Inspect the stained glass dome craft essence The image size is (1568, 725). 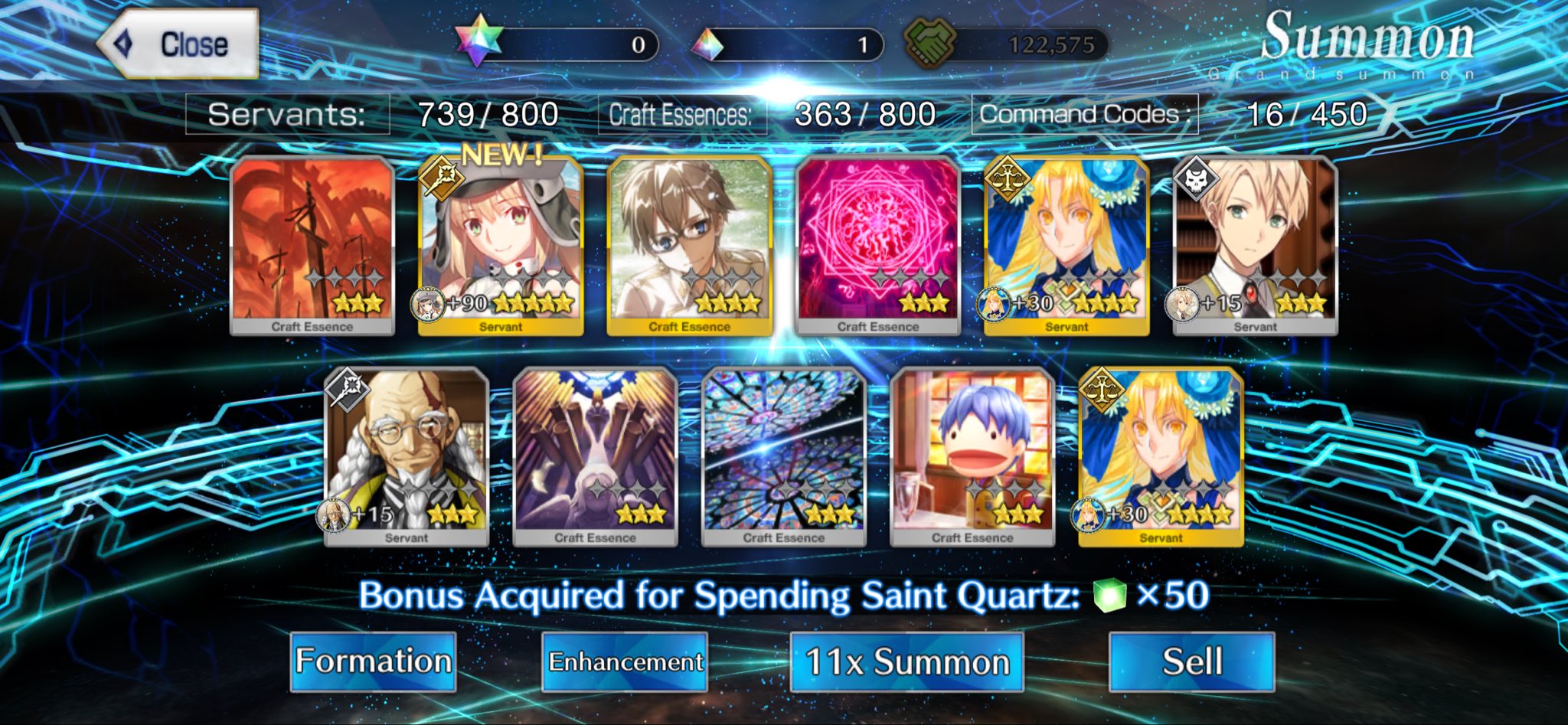783,456
